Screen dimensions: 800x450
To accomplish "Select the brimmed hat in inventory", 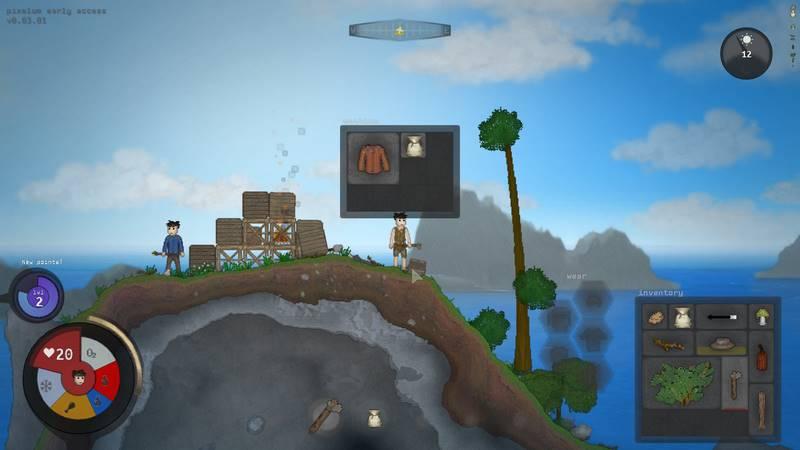I will (720, 345).
